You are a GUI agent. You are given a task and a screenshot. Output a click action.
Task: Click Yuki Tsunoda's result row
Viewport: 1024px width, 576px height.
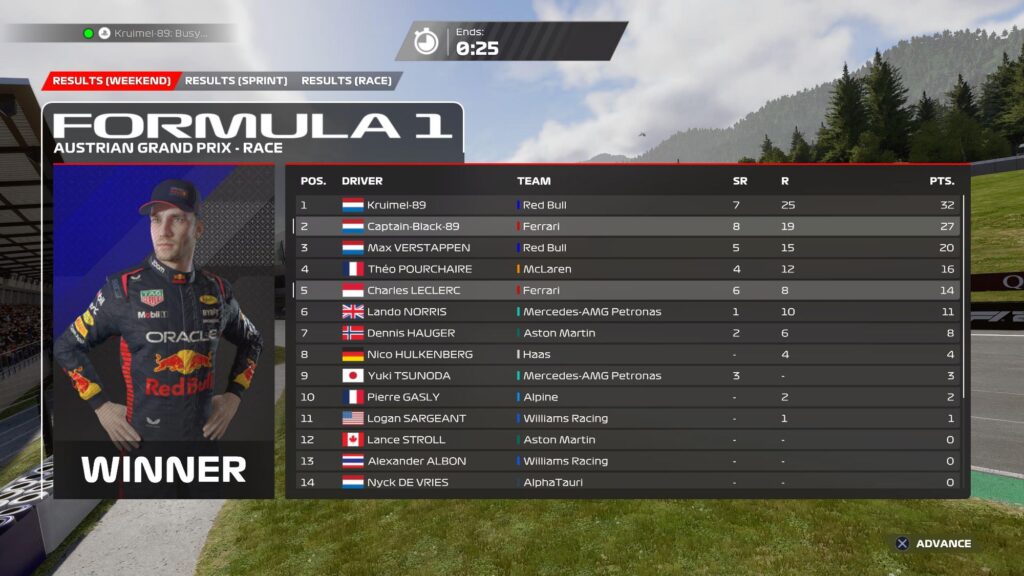point(627,375)
